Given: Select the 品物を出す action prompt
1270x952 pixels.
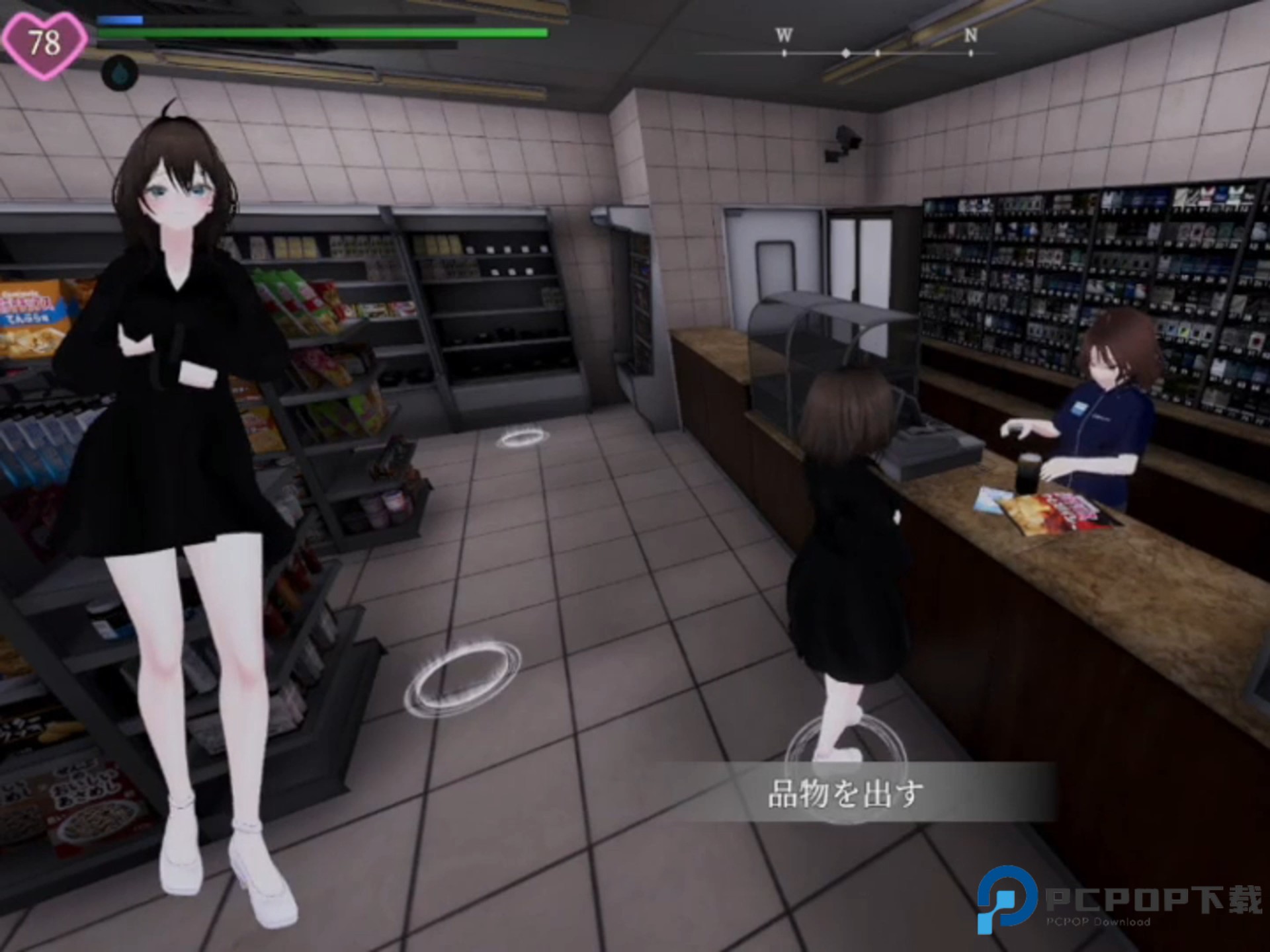Looking at the screenshot, I should [x=845, y=793].
